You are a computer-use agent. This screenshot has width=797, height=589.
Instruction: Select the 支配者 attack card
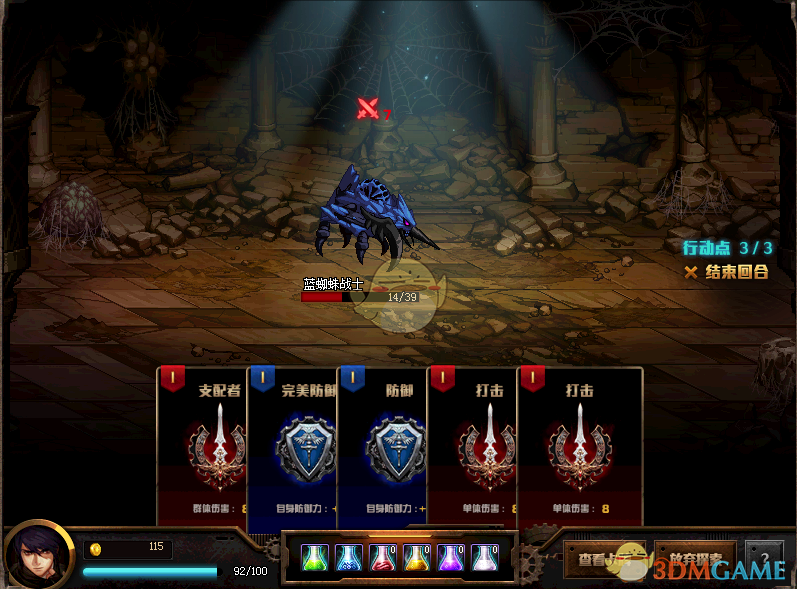[204, 445]
